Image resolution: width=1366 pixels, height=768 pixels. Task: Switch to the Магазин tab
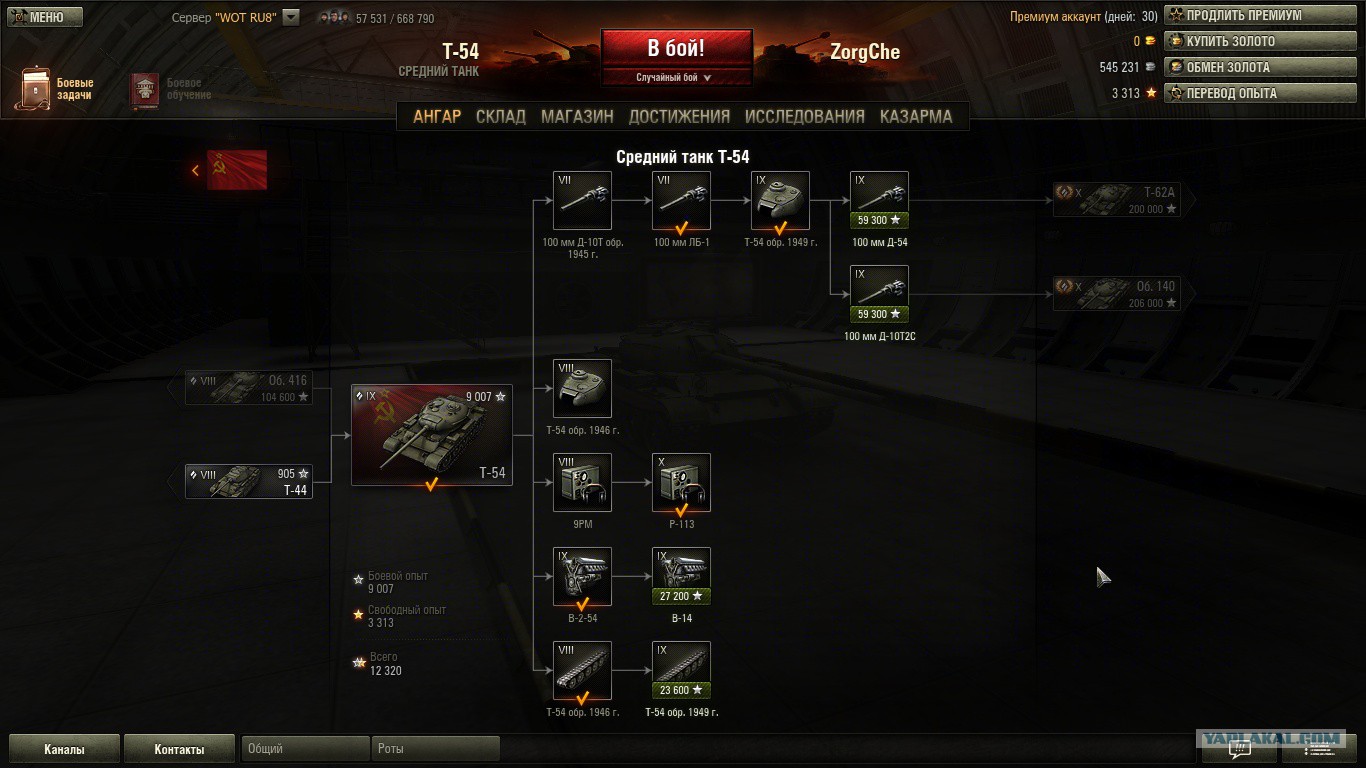(577, 116)
